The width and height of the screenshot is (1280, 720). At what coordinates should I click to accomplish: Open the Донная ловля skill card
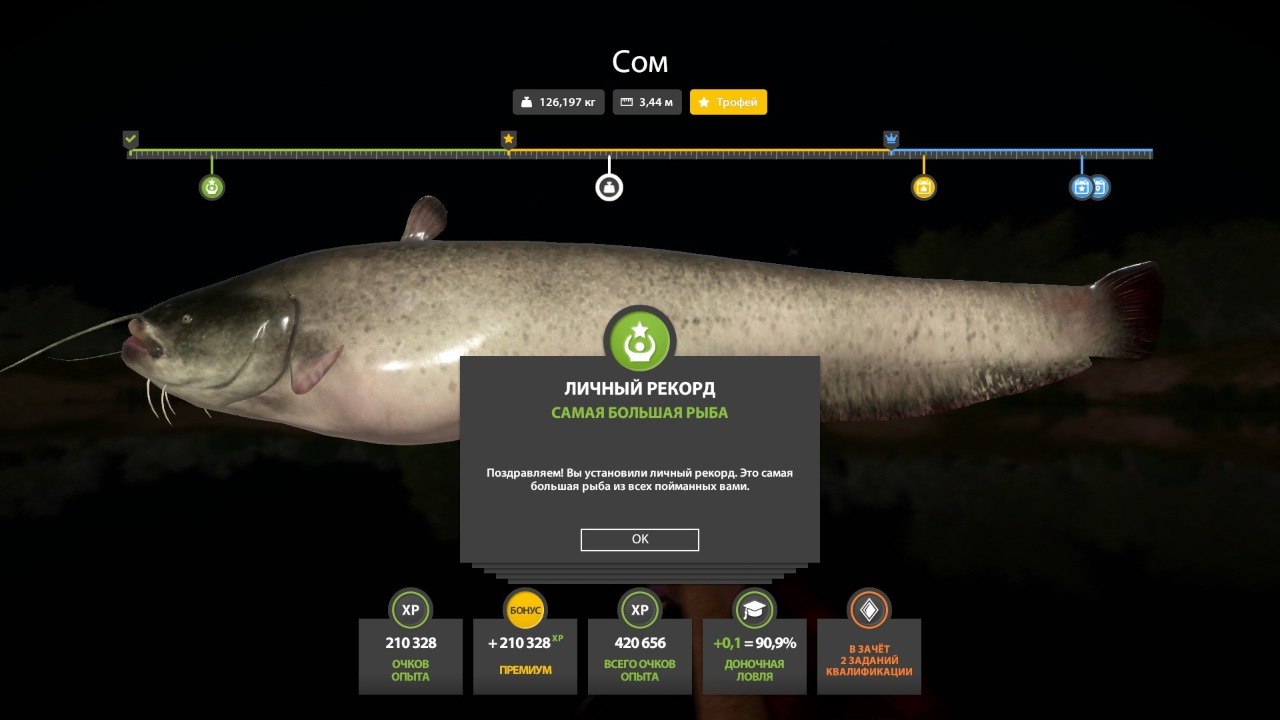754,655
